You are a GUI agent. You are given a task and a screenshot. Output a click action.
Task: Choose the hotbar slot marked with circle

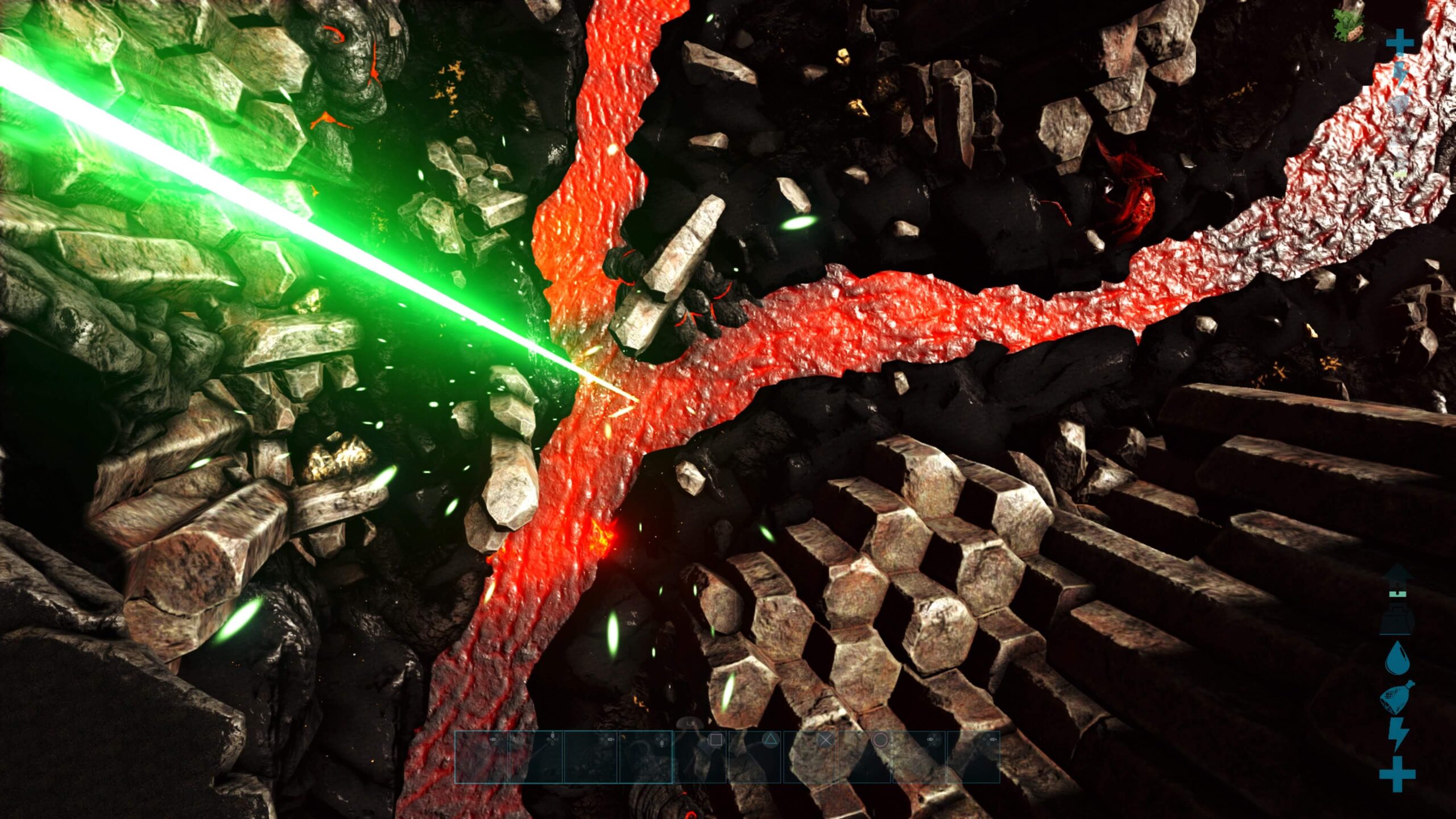click(864, 756)
